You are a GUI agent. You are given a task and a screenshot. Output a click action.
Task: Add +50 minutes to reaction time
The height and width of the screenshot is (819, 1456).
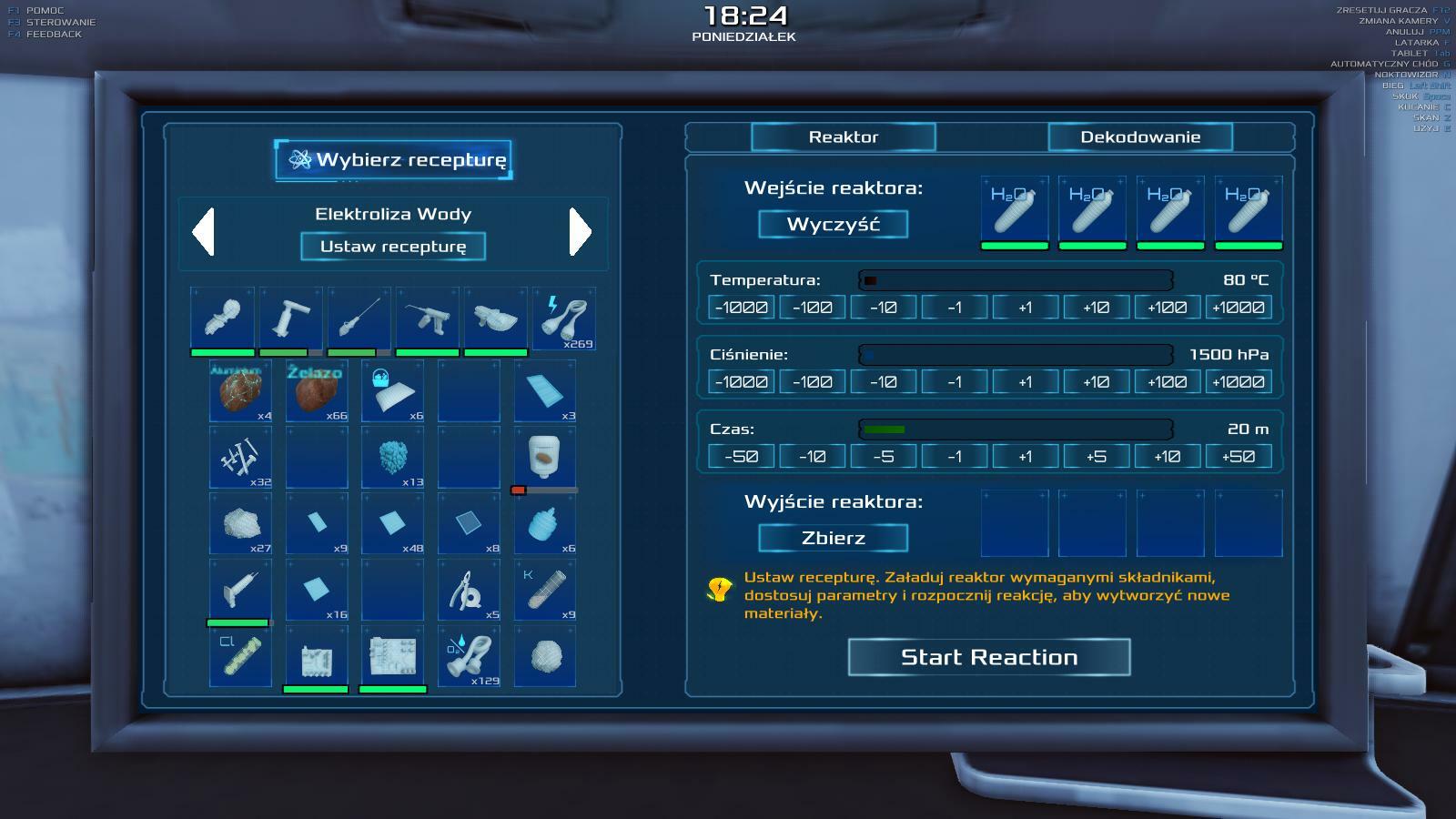1238,457
